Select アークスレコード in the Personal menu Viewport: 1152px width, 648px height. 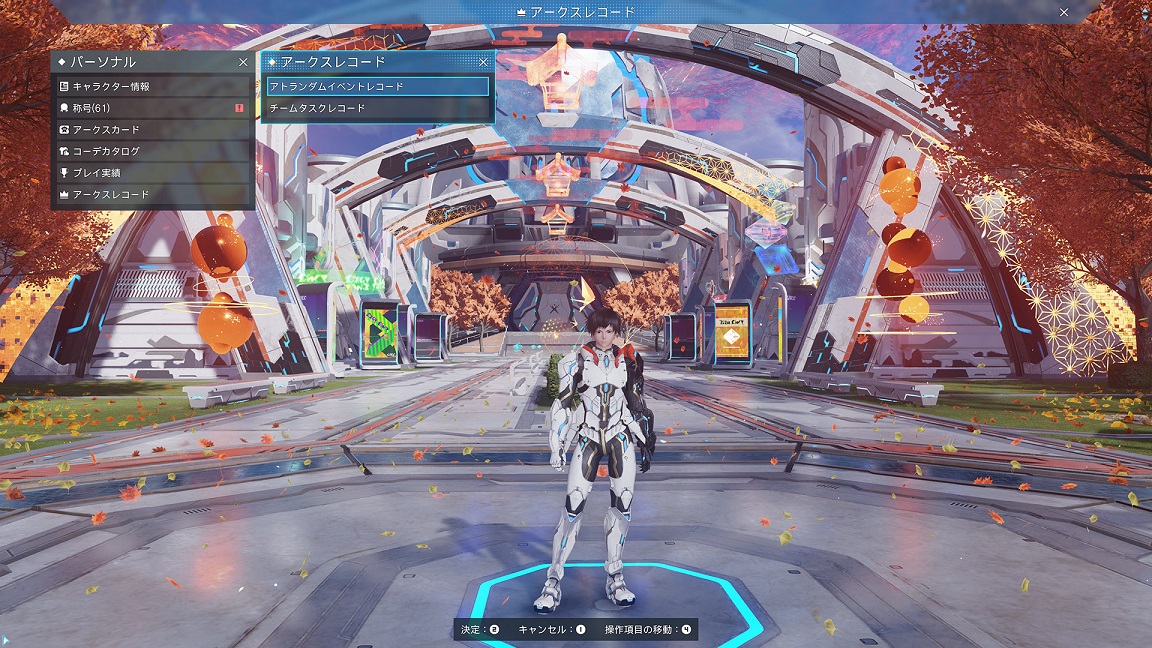point(152,194)
